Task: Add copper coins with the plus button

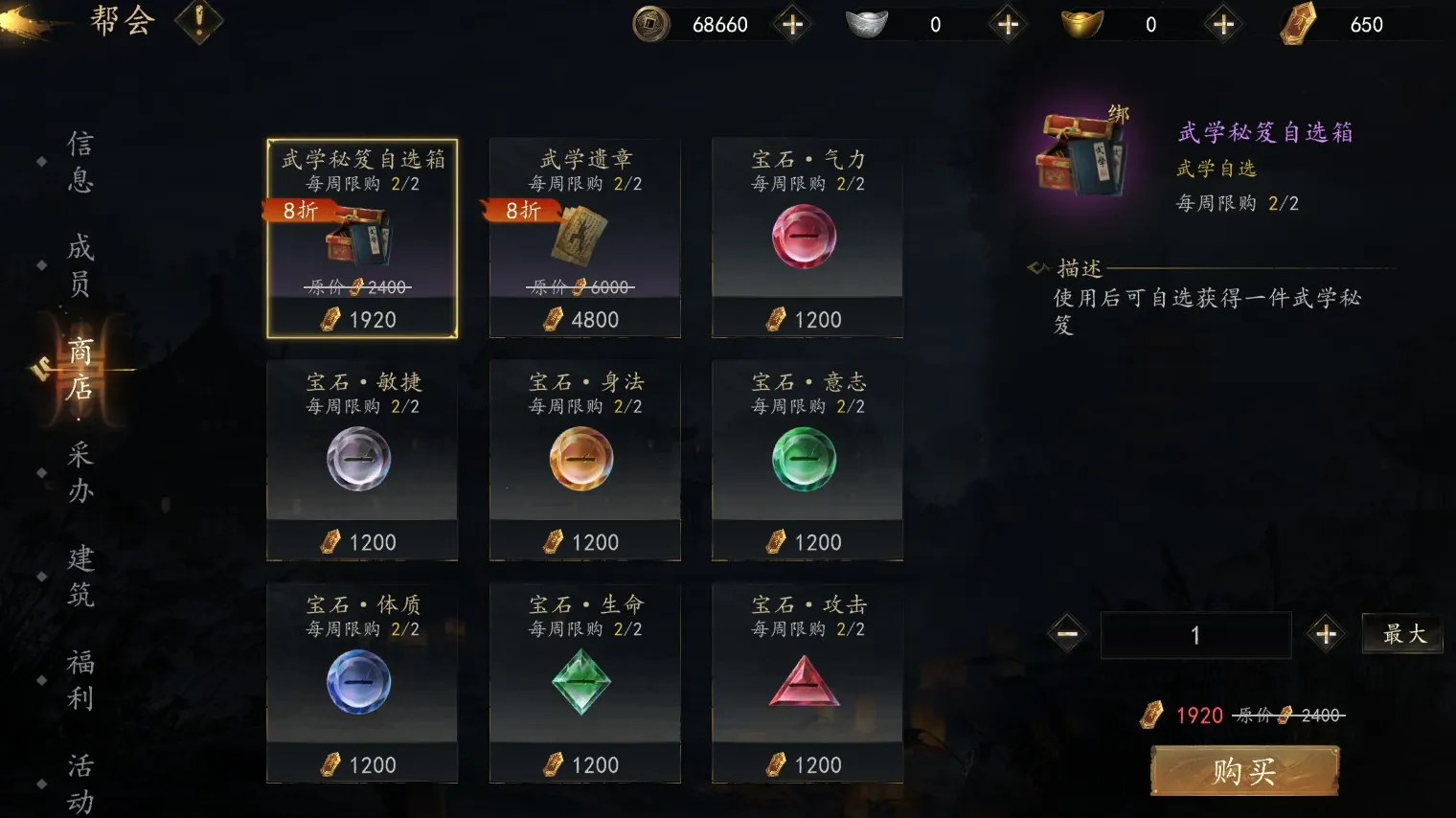Action: pos(792,25)
